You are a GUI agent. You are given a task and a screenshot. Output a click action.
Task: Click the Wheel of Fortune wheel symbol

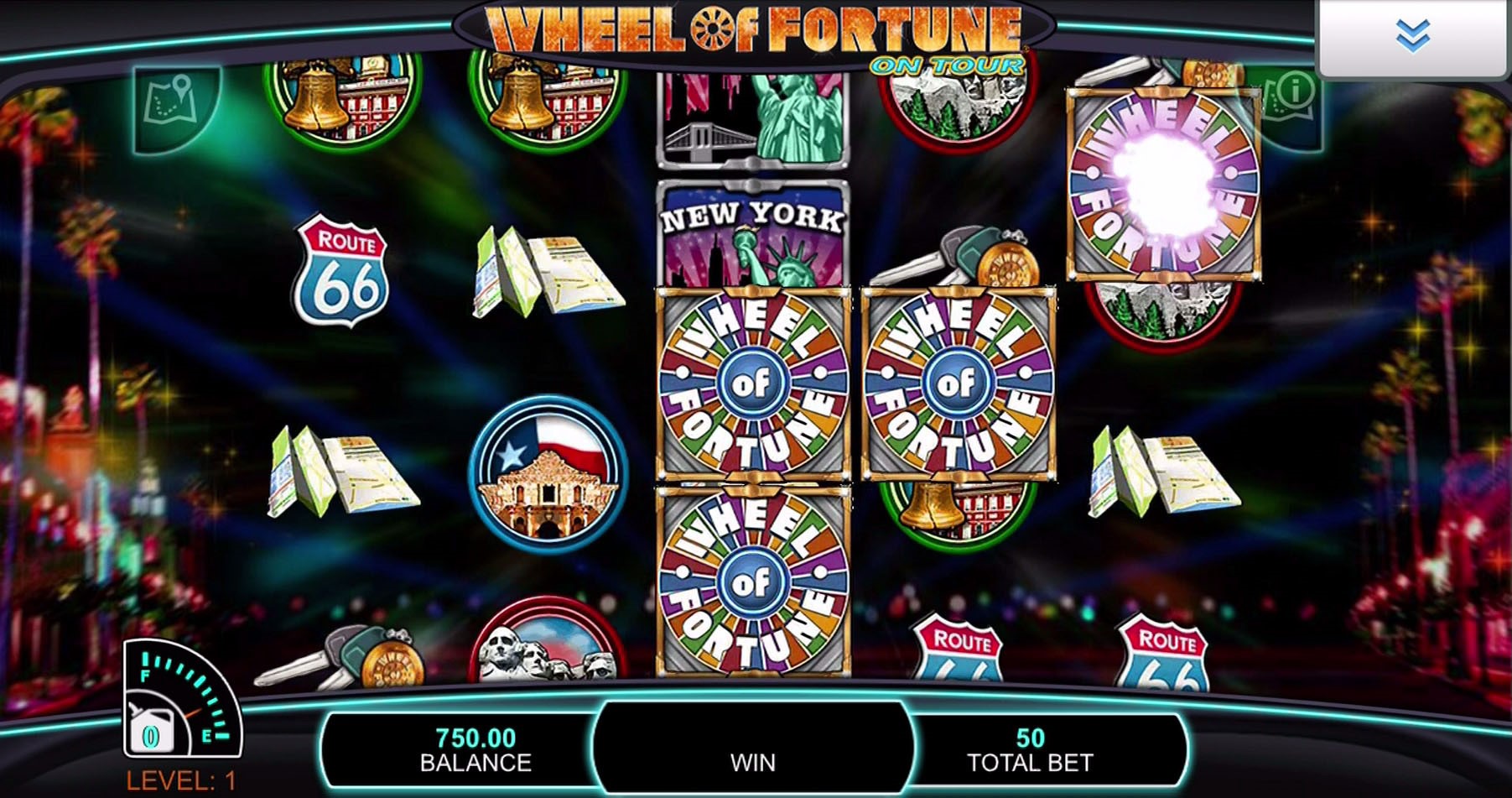(x=753, y=386)
